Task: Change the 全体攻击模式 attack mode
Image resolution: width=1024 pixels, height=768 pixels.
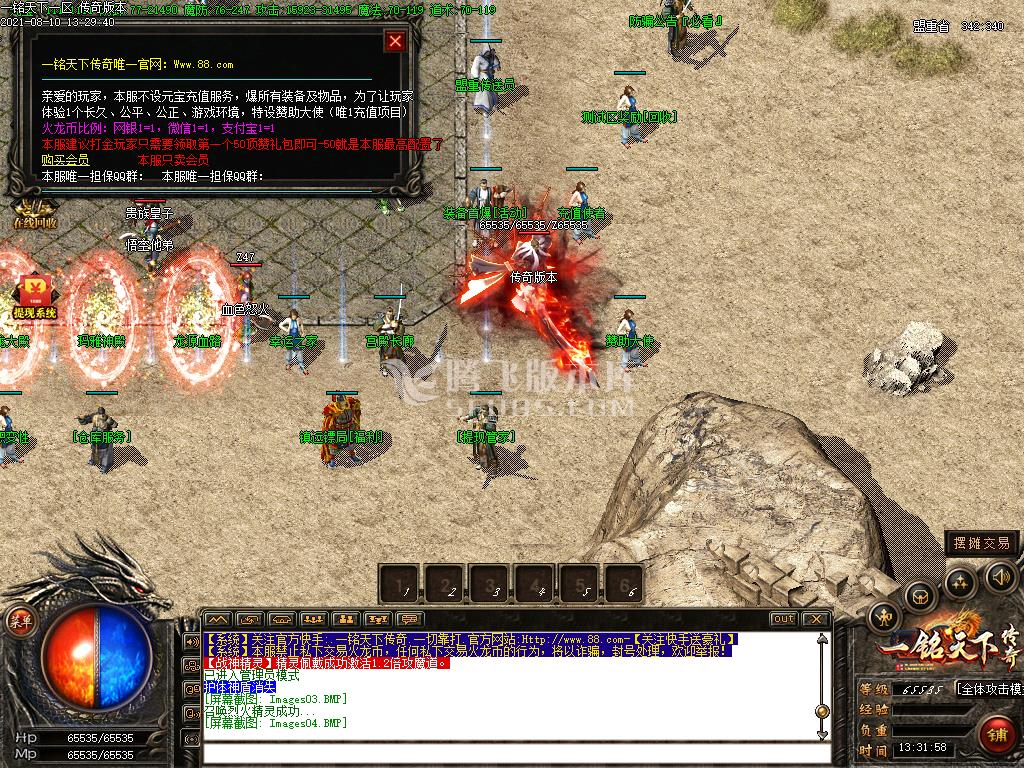Action: click(x=989, y=689)
